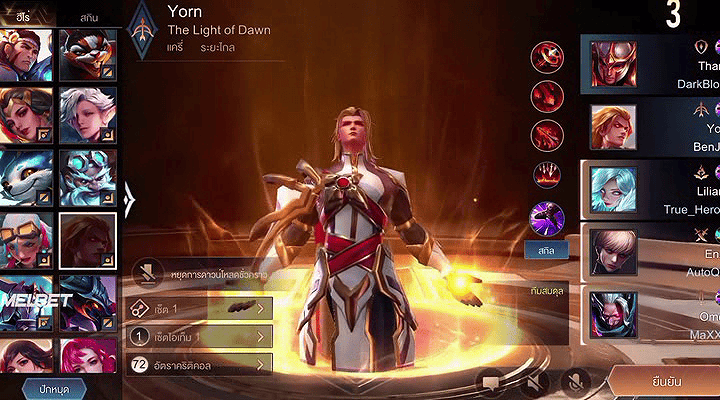Select the purple talent spell icon
The height and width of the screenshot is (400, 720).
[x=547, y=214]
